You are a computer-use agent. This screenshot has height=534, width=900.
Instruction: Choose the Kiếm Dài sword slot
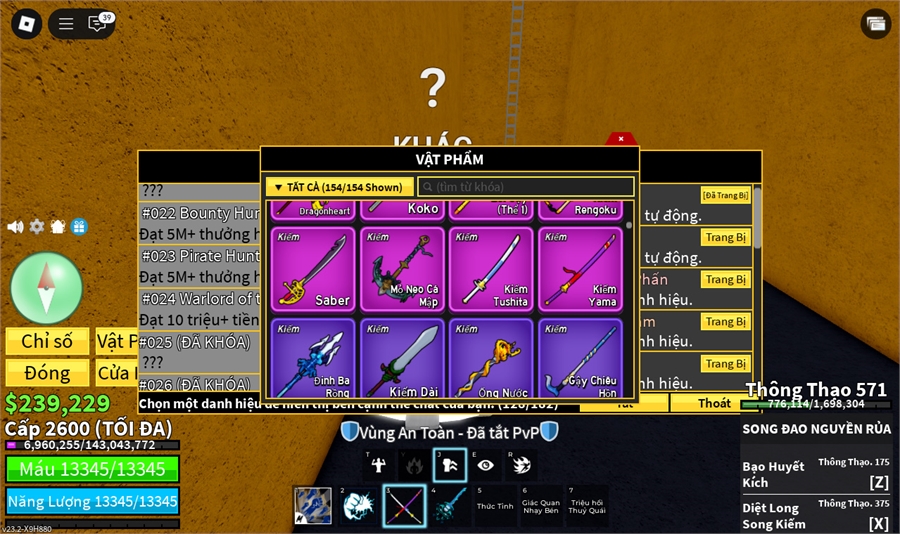click(x=402, y=360)
